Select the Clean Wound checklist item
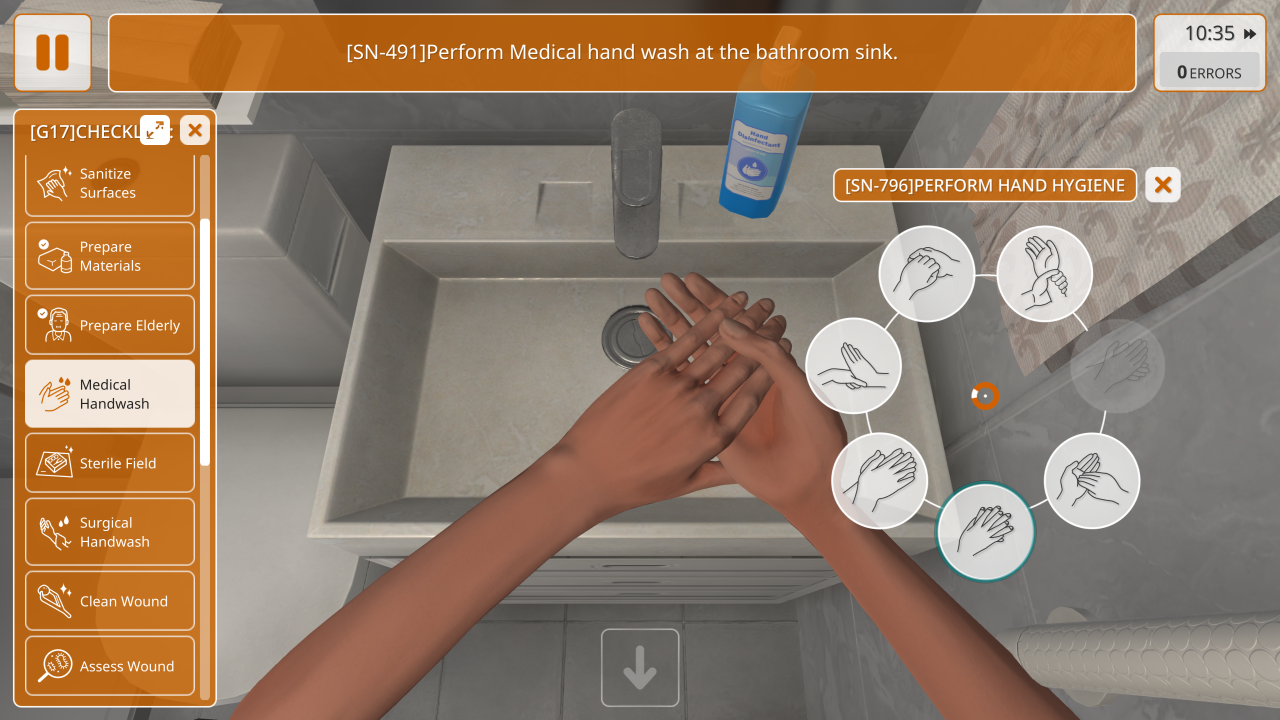1280x720 pixels. point(110,601)
